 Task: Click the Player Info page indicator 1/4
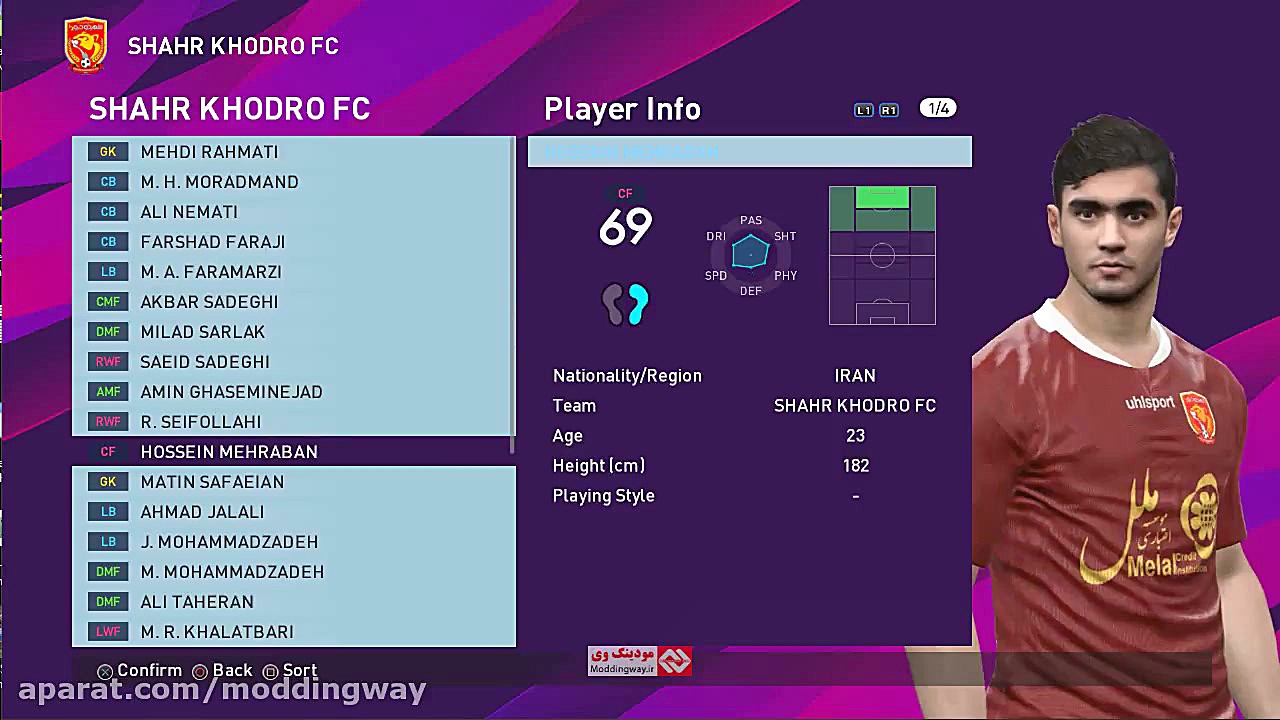click(x=938, y=108)
